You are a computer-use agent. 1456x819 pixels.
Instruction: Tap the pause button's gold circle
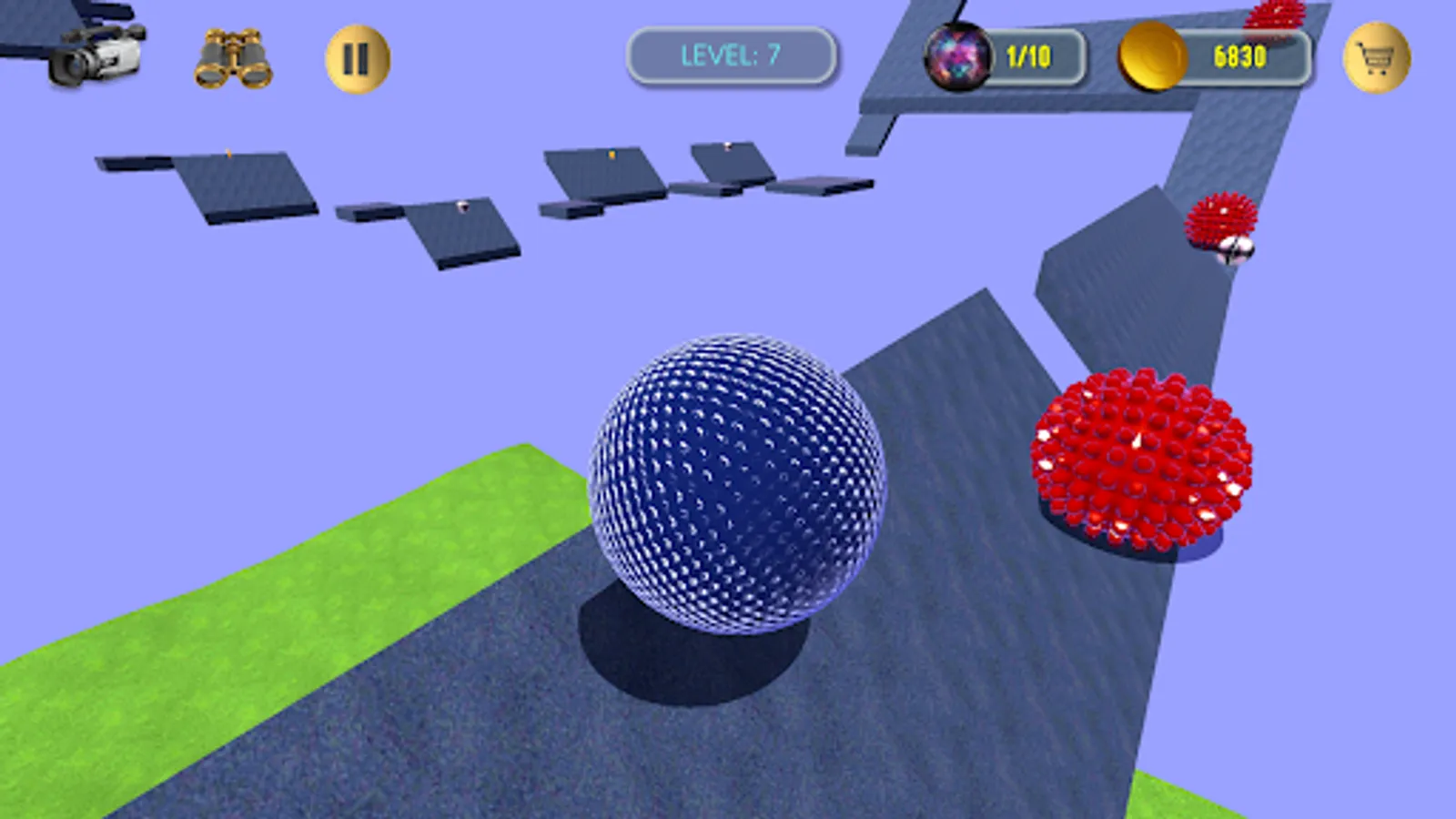[x=357, y=56]
